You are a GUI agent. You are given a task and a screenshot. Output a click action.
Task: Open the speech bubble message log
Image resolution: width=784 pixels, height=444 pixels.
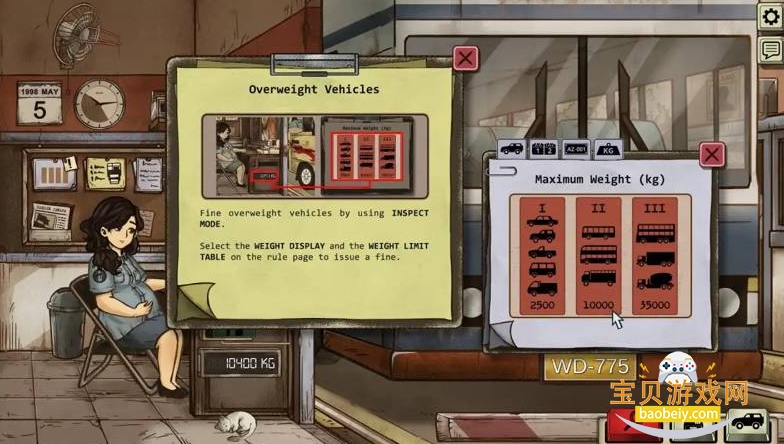tap(770, 50)
